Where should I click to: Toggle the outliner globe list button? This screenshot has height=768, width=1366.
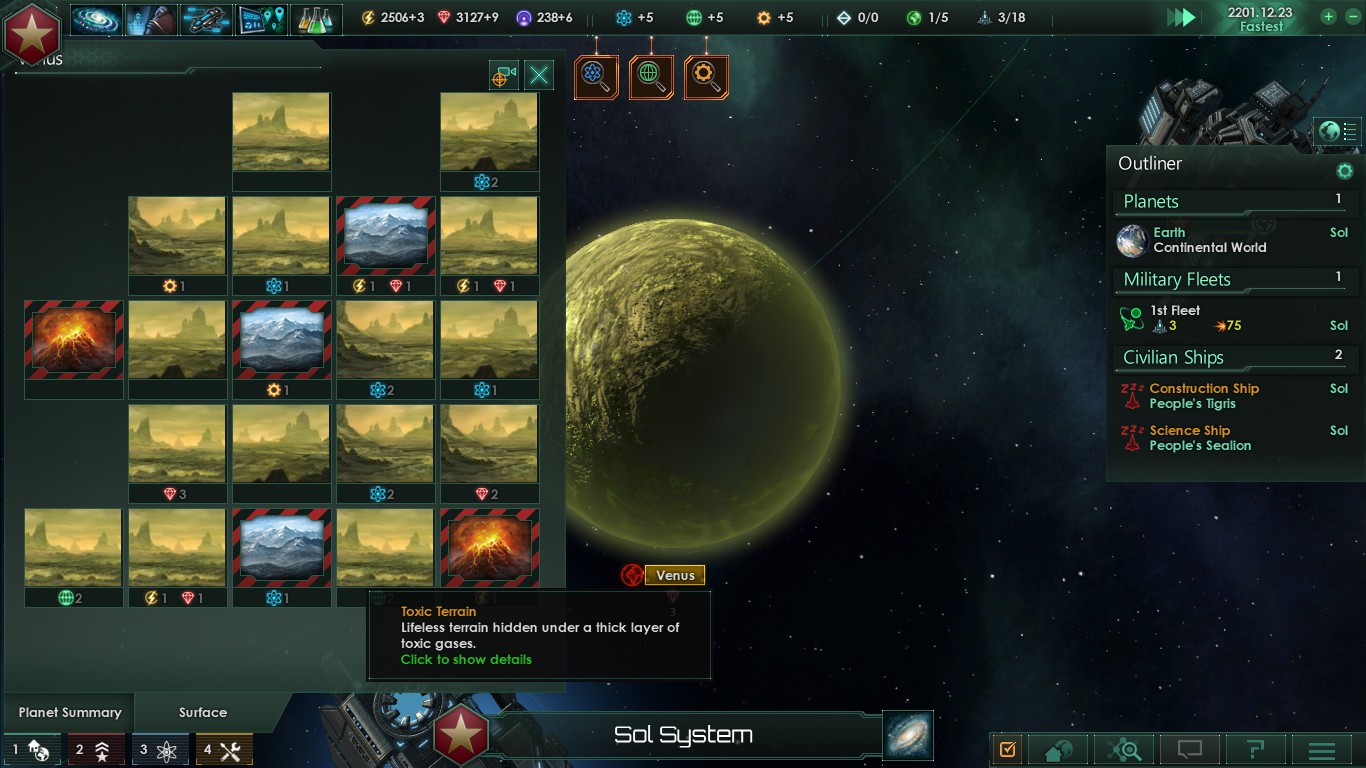point(1338,131)
